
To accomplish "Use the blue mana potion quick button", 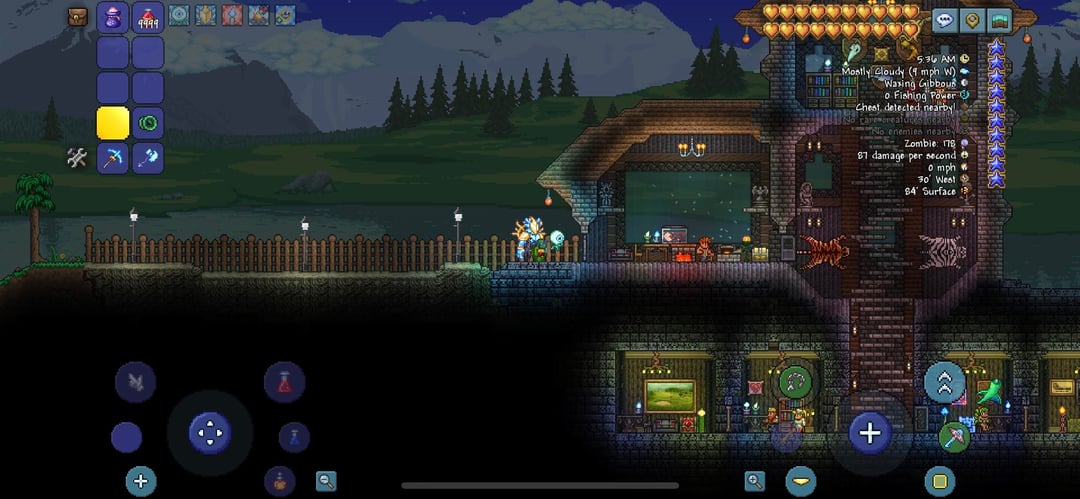I will coord(293,436).
